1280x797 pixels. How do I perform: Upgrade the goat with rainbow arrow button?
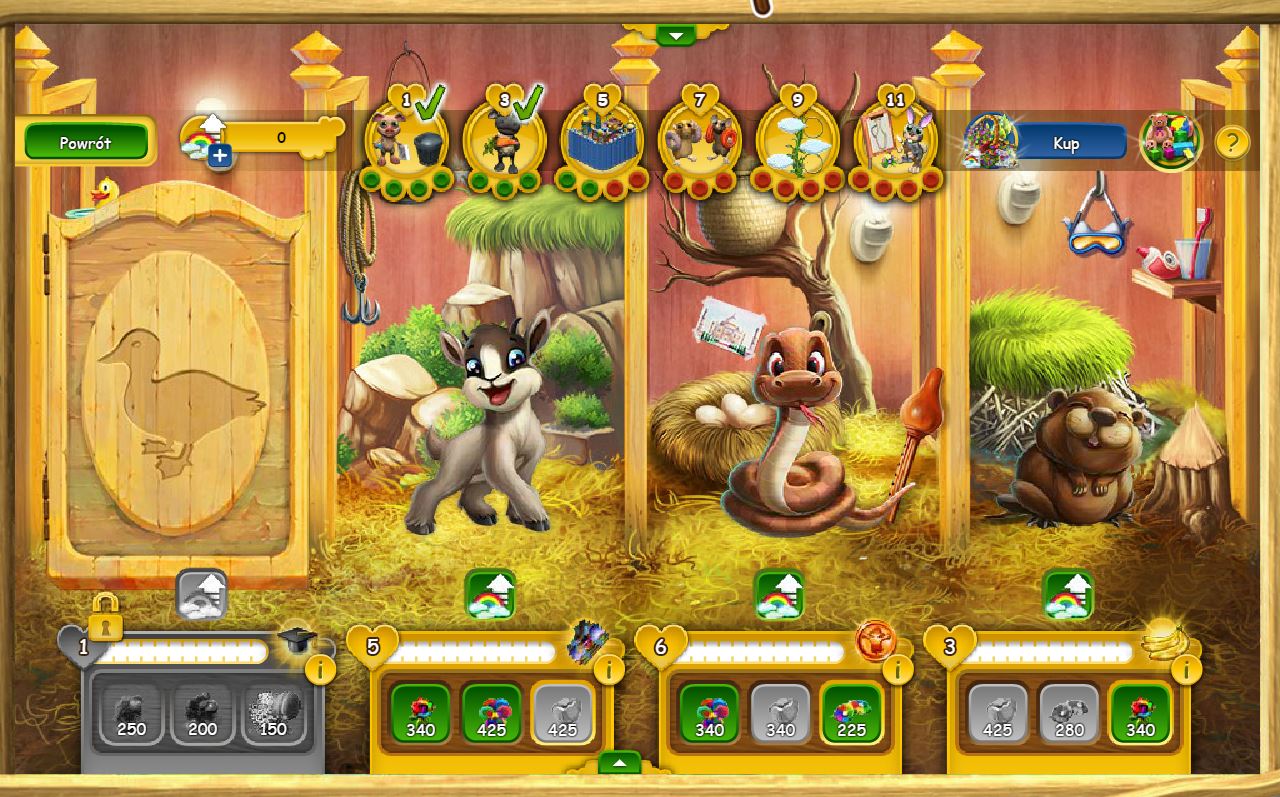490,595
